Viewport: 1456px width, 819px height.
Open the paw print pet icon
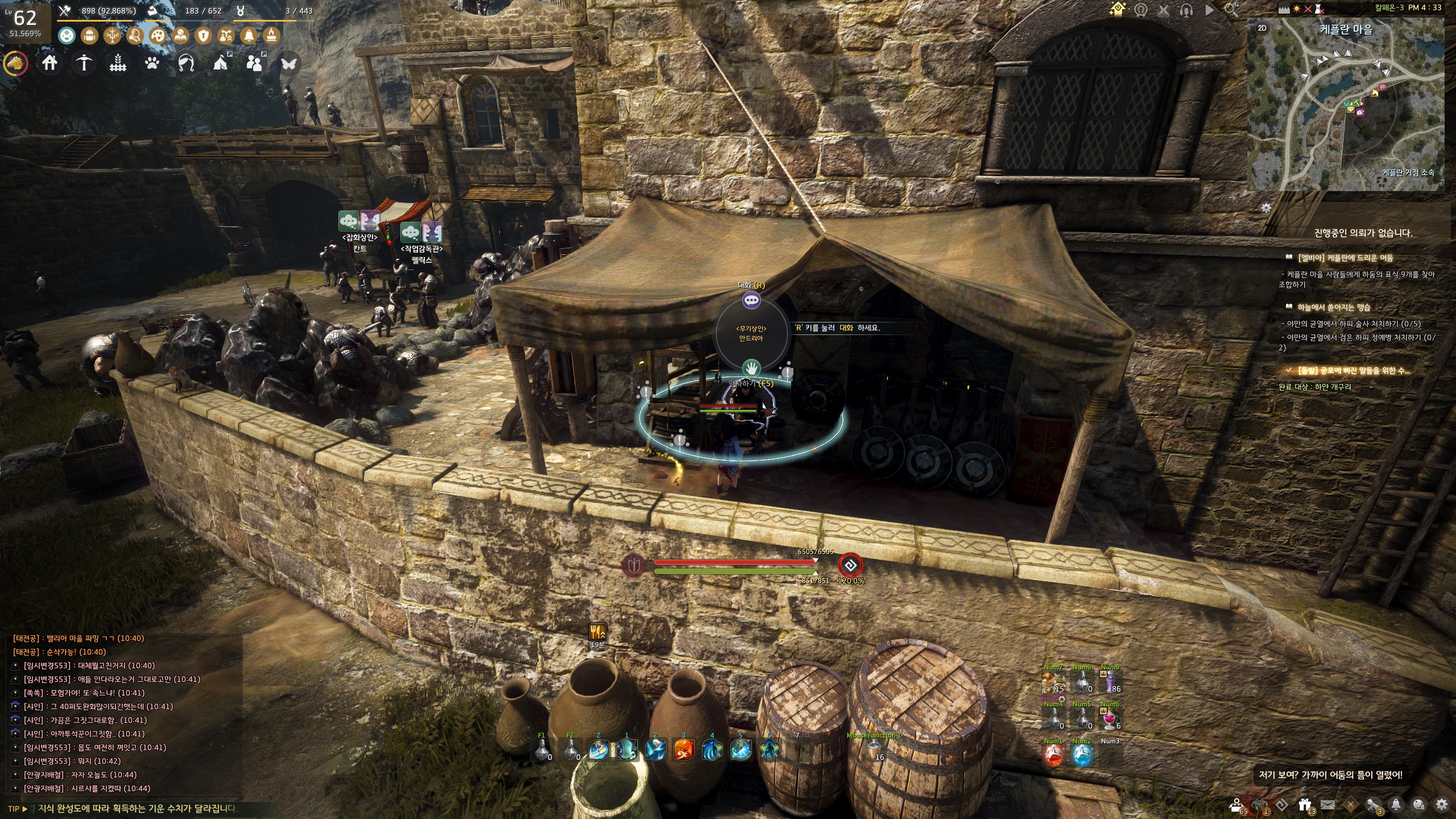(x=152, y=63)
